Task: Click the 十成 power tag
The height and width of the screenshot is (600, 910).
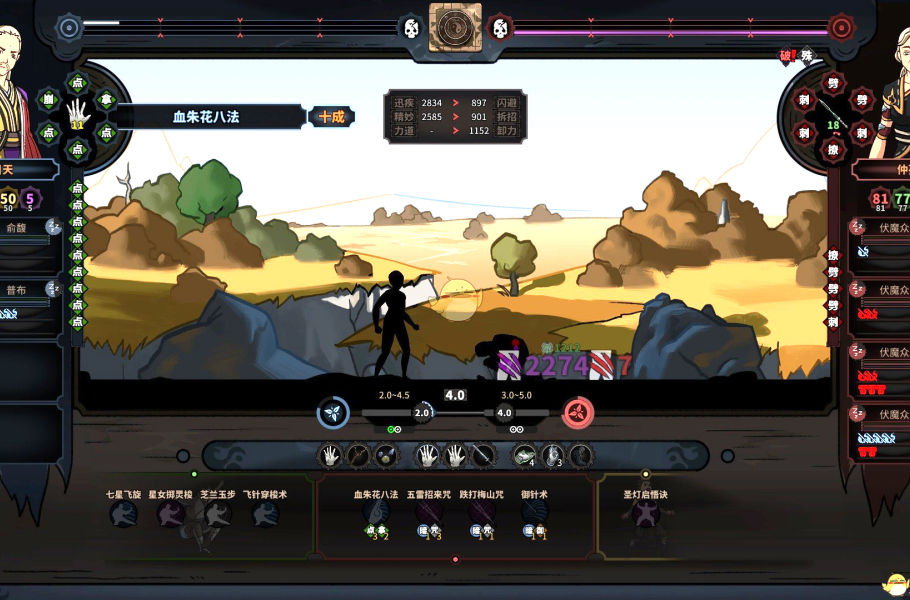Action: coord(331,117)
